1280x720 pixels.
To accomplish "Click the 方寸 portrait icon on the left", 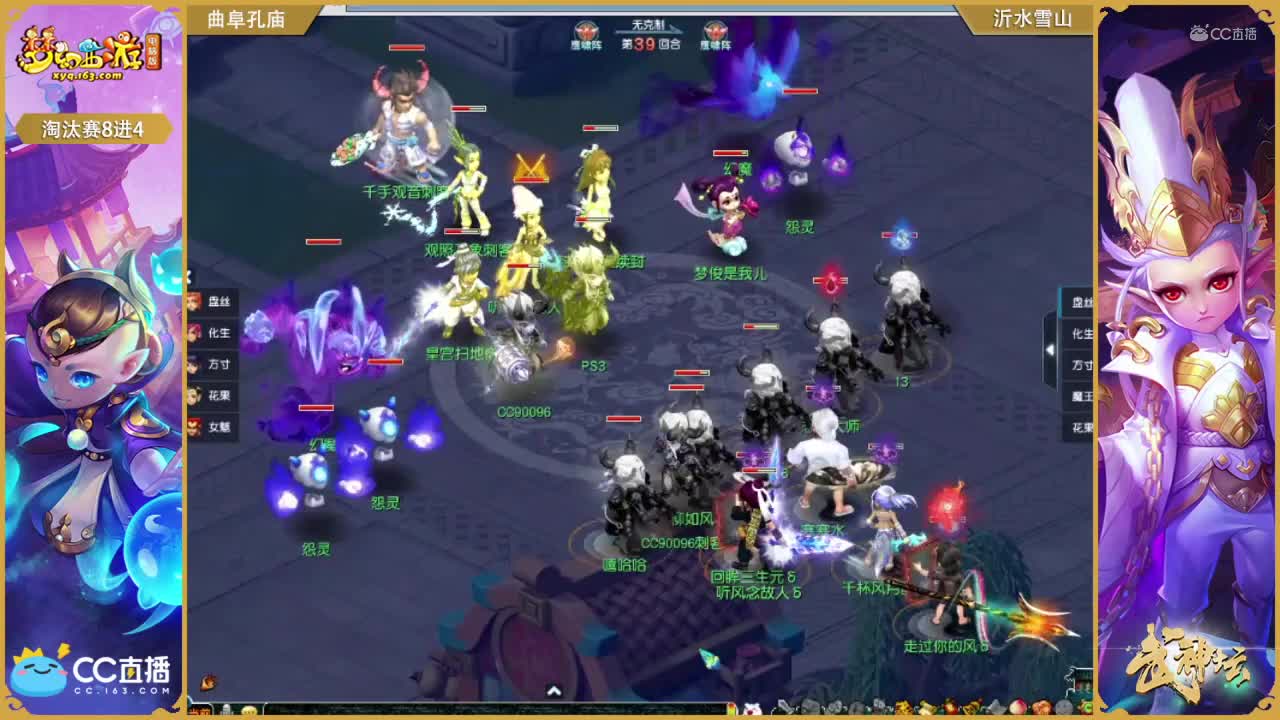I will 197,363.
